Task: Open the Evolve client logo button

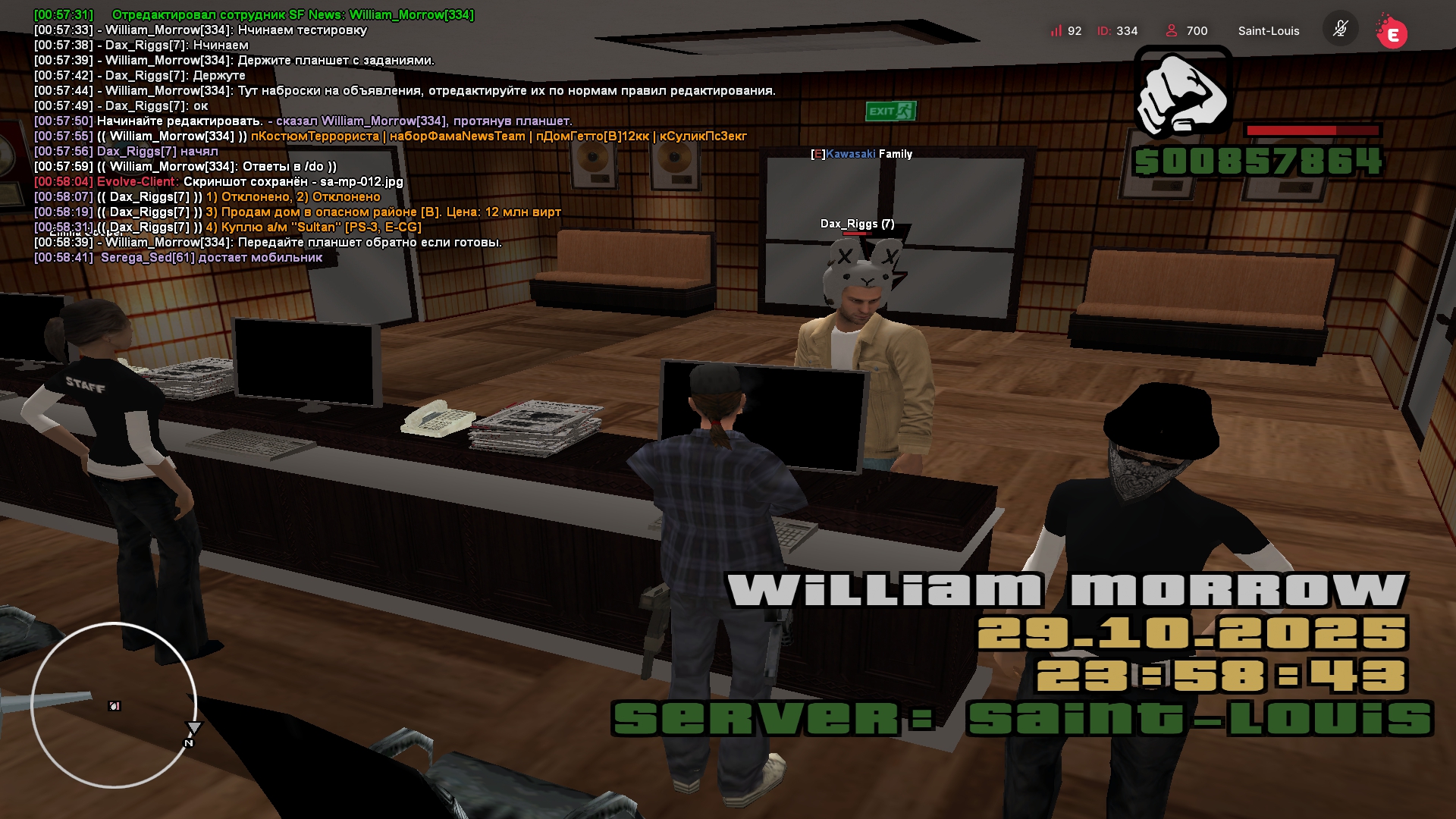Action: tap(1392, 33)
